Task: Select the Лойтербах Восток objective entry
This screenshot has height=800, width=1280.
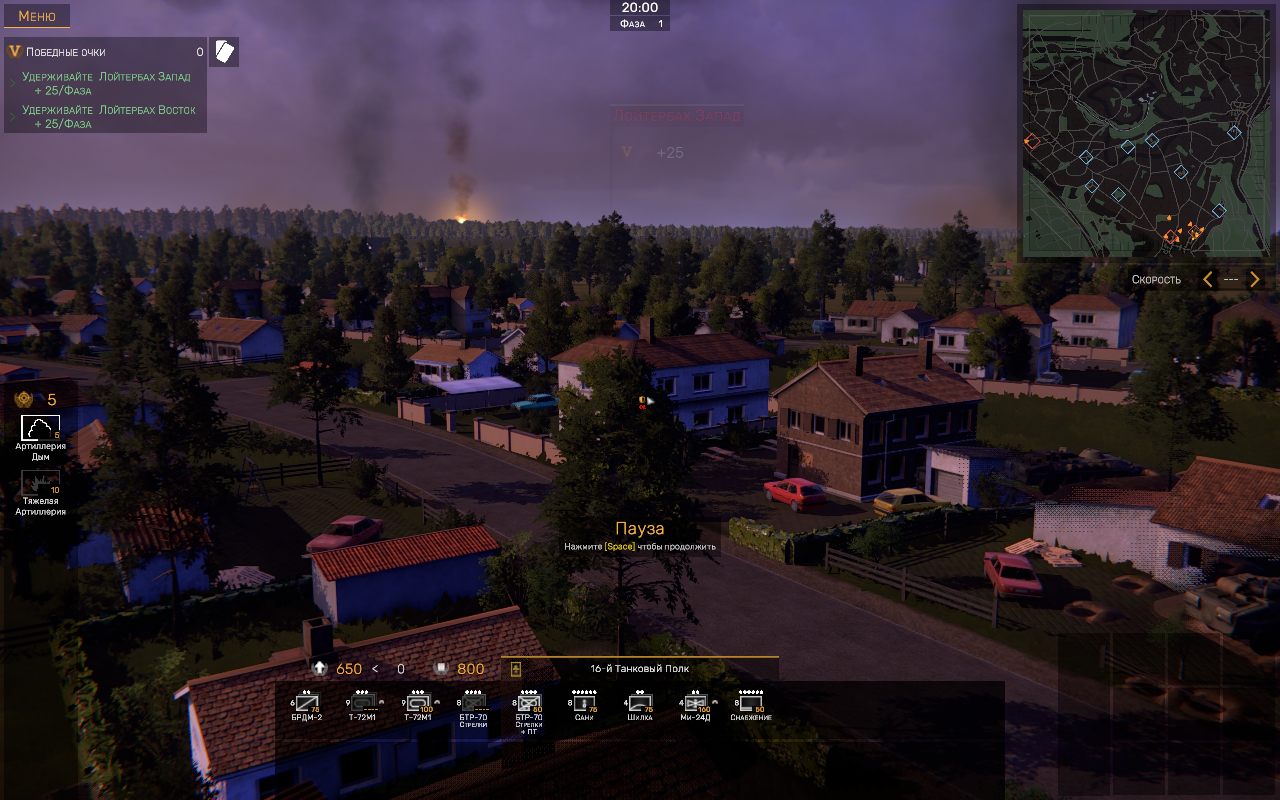Action: (108, 116)
